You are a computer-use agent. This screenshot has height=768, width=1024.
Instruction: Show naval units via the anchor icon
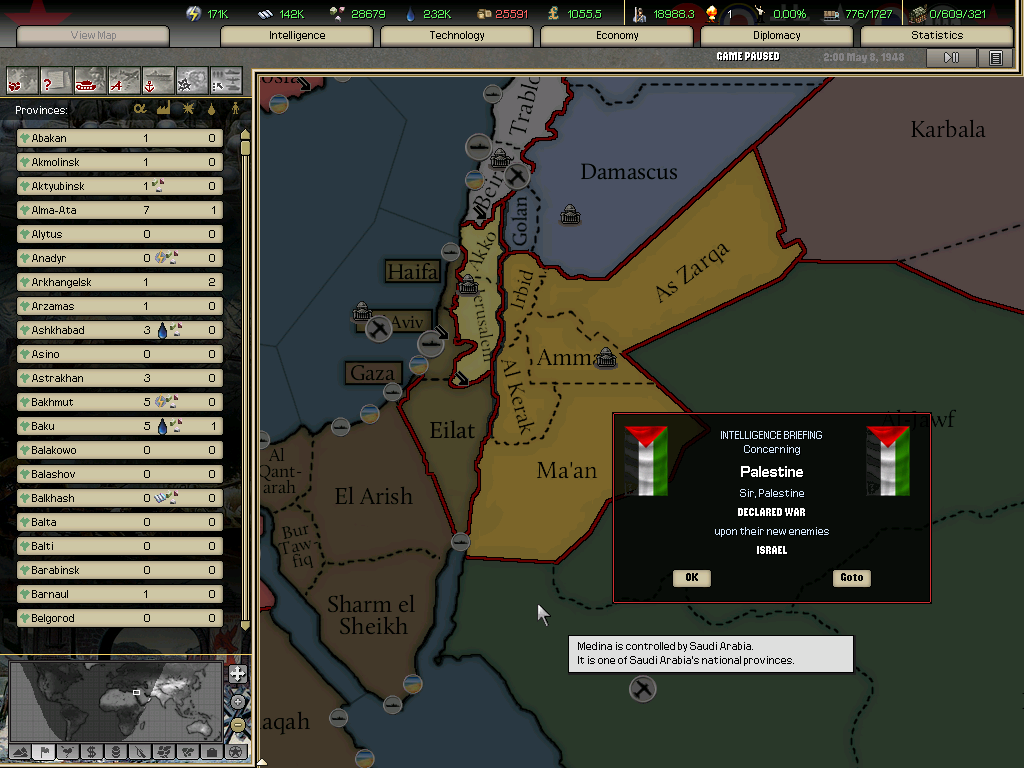tap(158, 80)
